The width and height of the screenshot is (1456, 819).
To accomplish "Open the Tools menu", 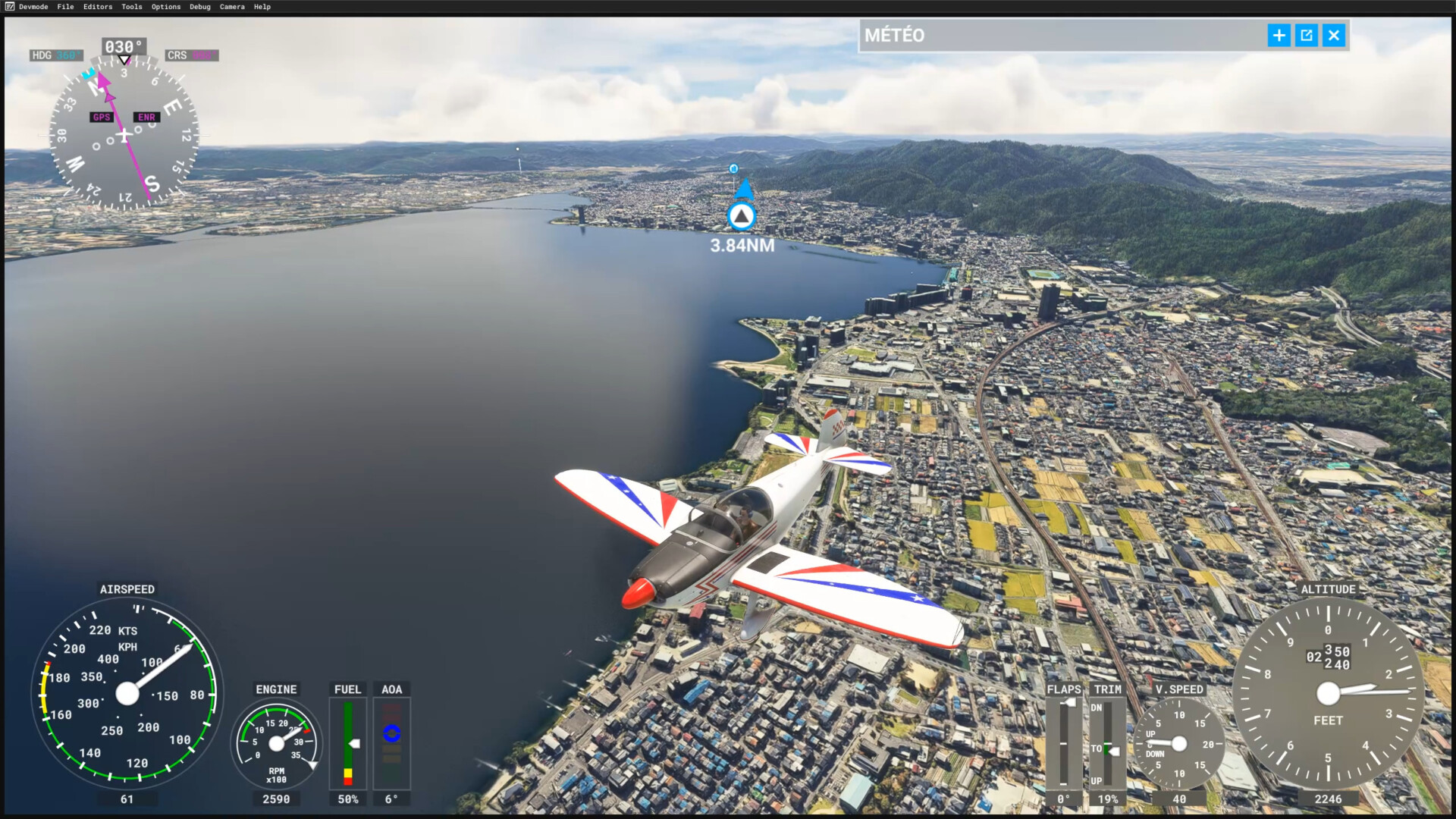I will [132, 7].
